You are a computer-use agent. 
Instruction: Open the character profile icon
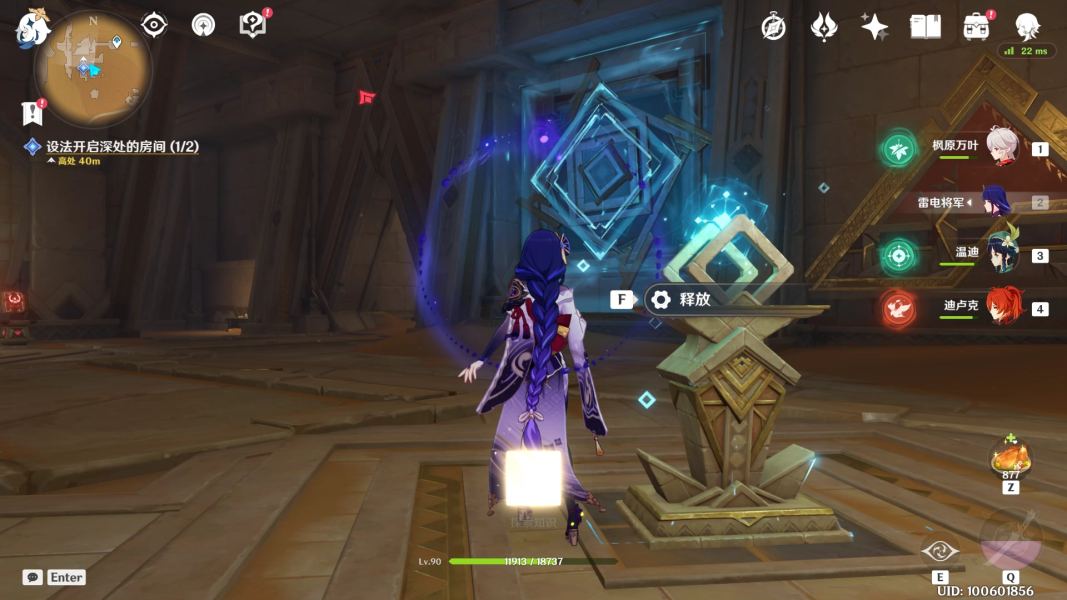click(x=1027, y=26)
